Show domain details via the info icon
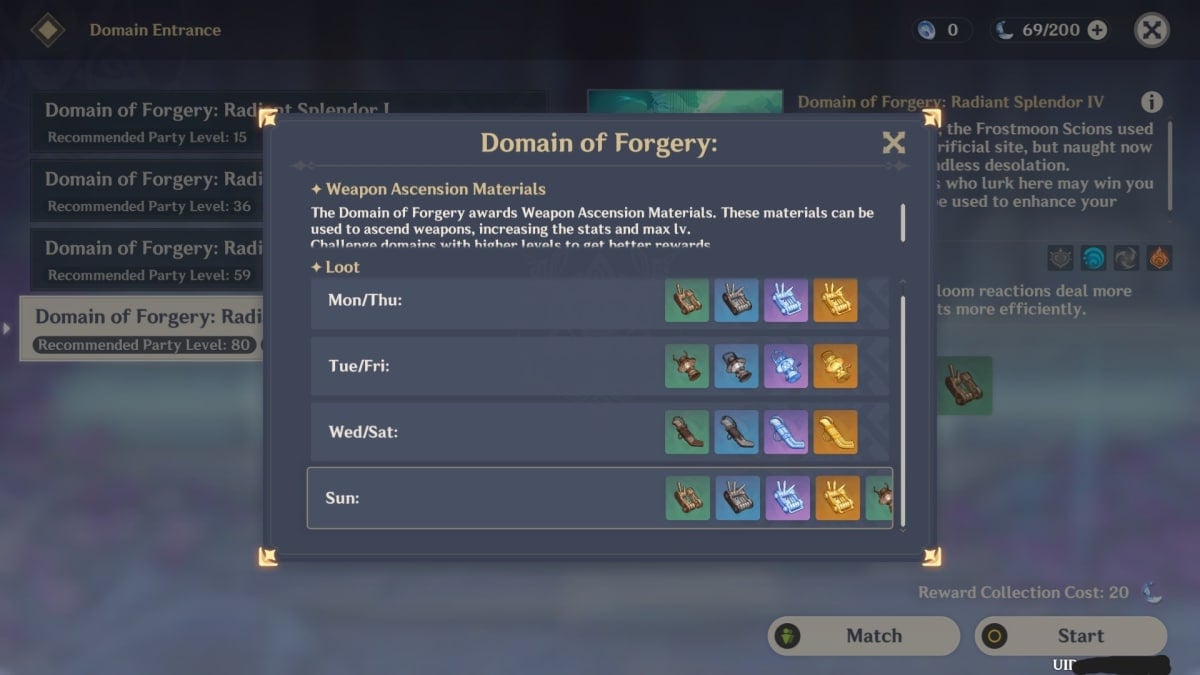The height and width of the screenshot is (675, 1200). 1152,102
